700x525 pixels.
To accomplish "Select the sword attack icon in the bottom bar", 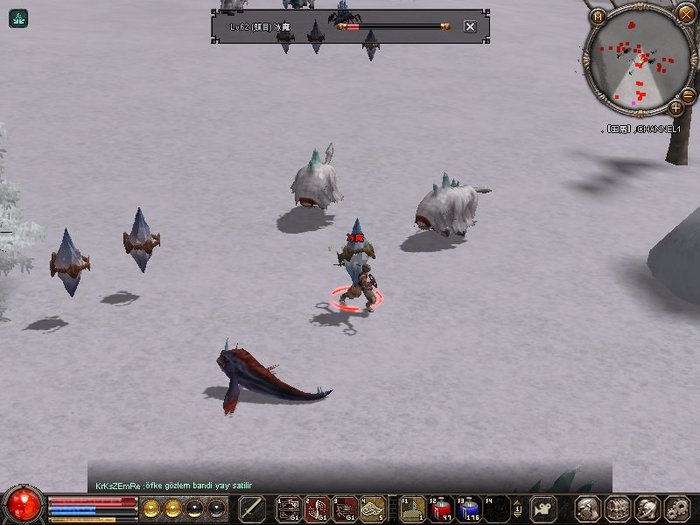I will click(250, 508).
